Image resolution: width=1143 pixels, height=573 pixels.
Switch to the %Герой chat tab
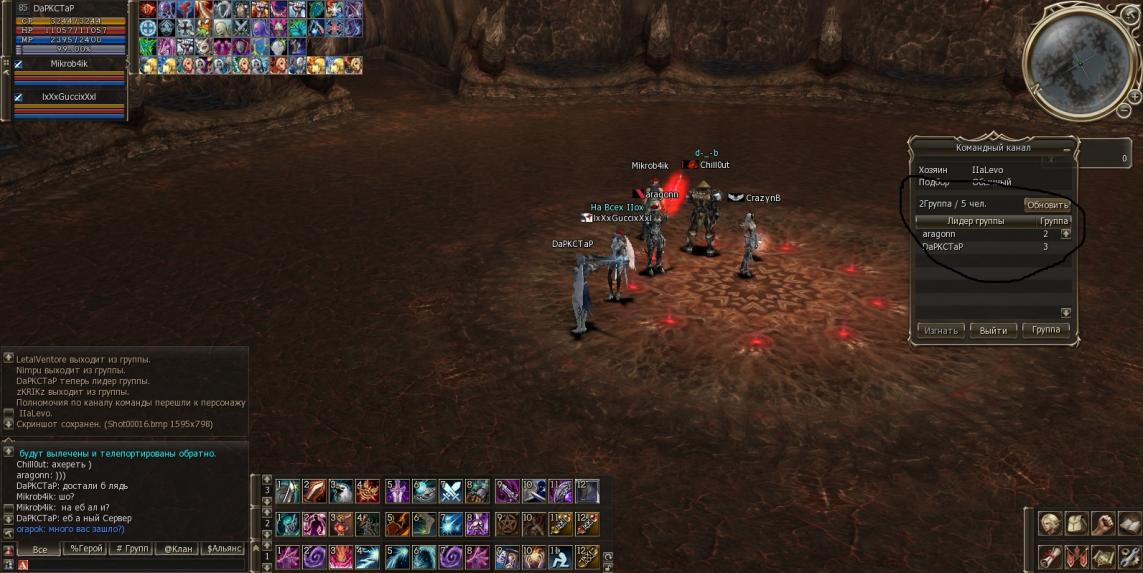85,549
